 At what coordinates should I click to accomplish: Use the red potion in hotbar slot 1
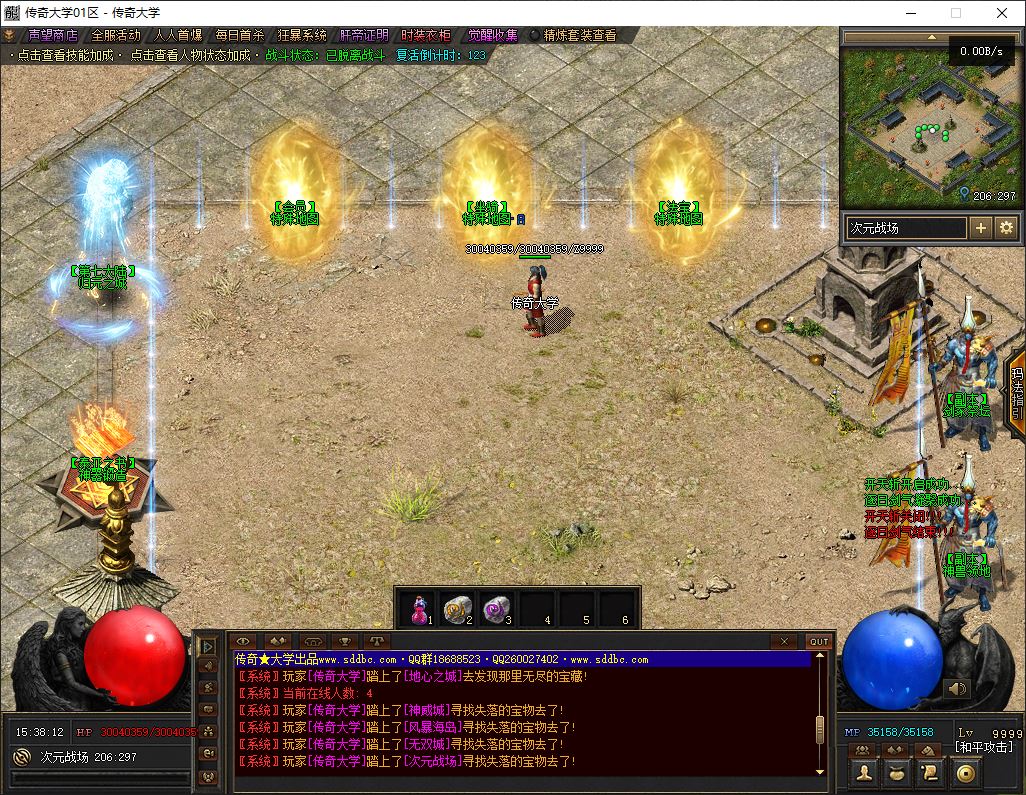click(x=418, y=606)
